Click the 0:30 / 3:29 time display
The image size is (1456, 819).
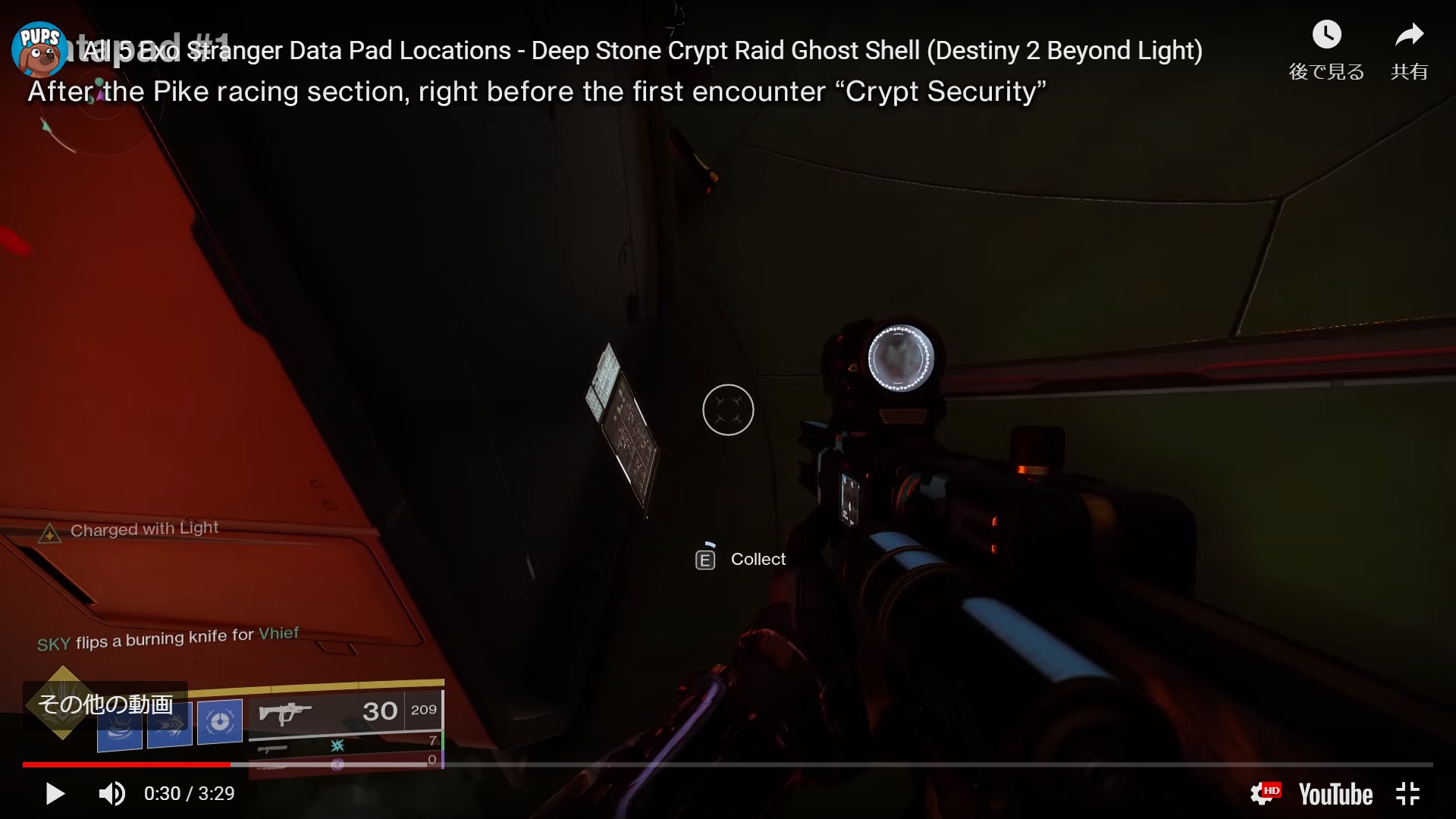pyautogui.click(x=189, y=793)
